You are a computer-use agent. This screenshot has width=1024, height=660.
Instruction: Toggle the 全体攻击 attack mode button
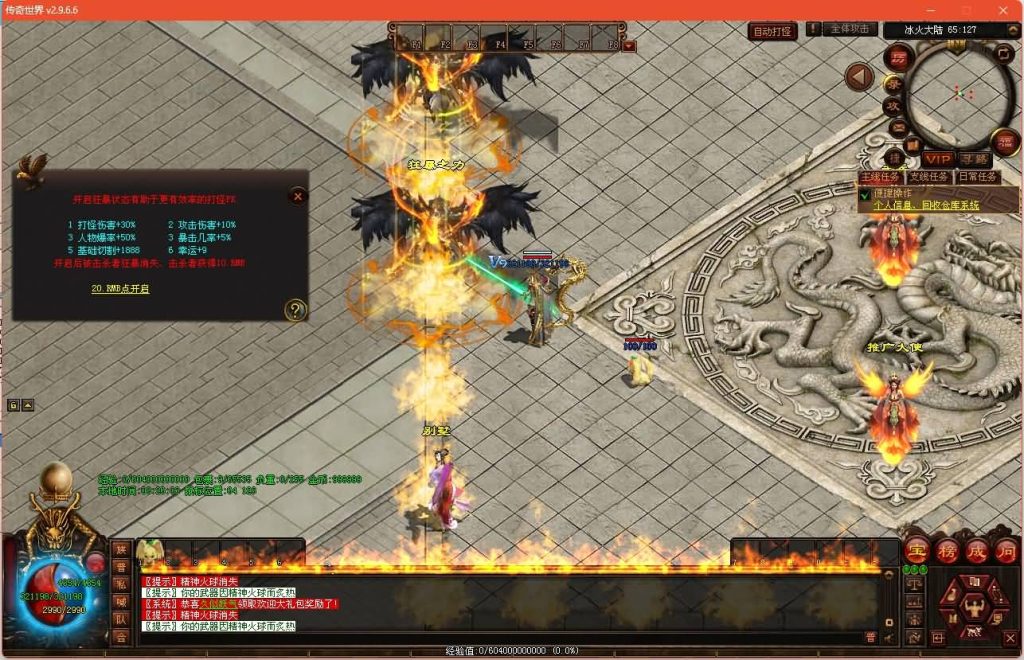coord(850,30)
